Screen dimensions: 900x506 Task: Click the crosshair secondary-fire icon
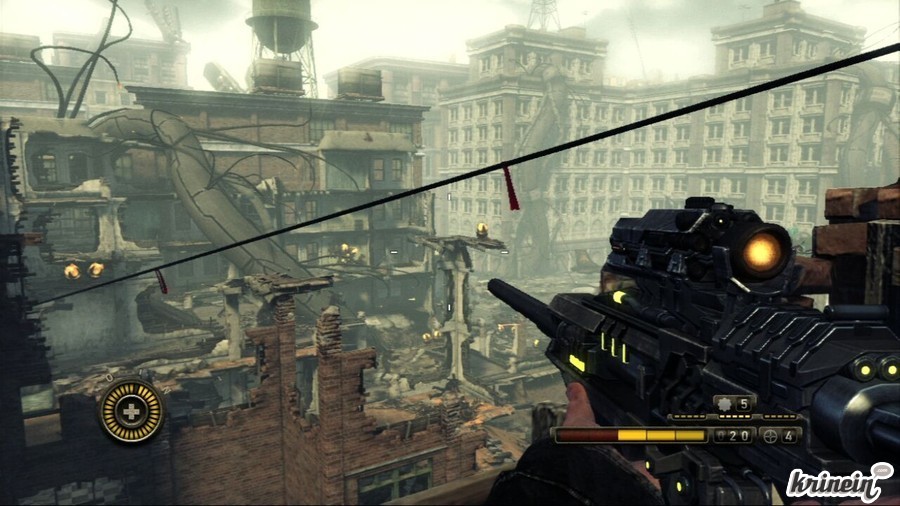click(x=768, y=435)
